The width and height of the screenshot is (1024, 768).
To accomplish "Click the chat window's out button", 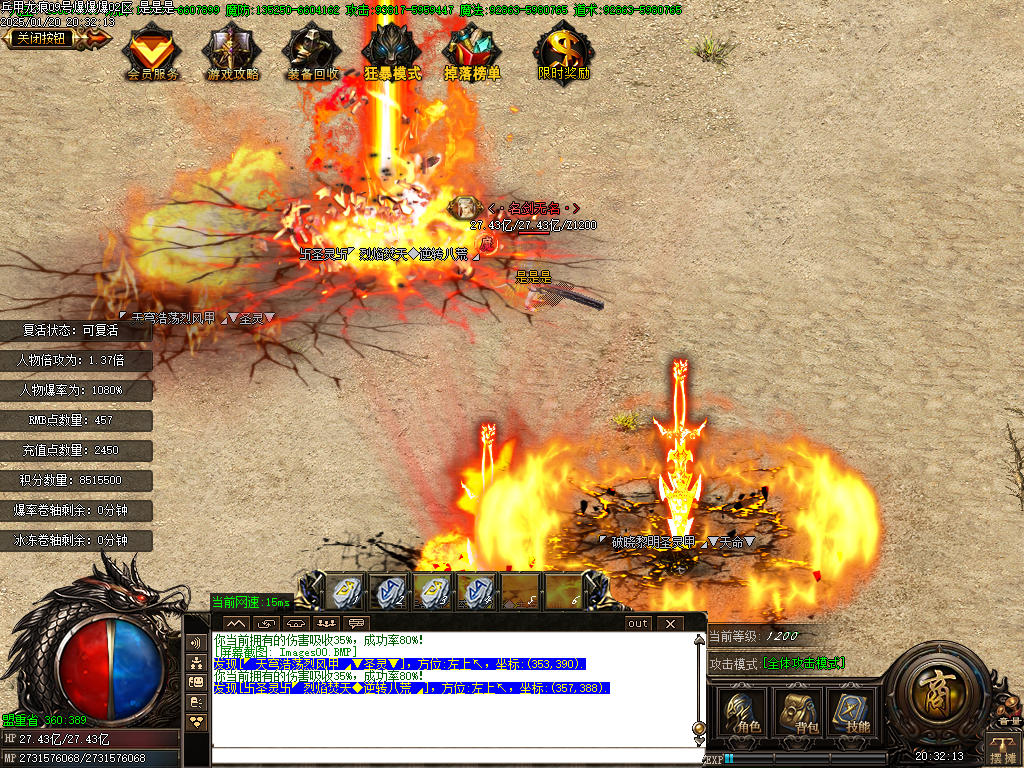I will [x=638, y=623].
